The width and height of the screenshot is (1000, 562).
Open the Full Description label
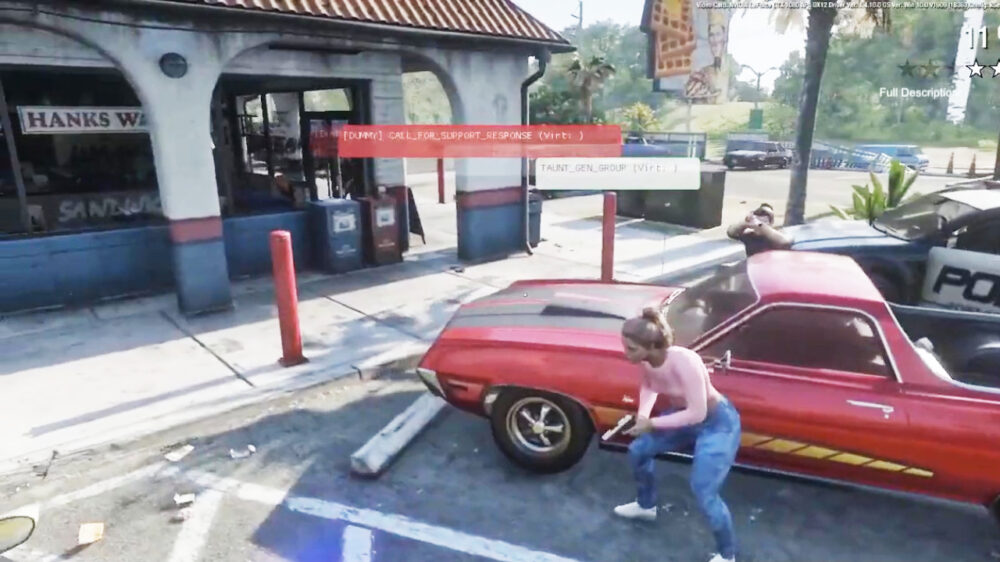point(916,92)
